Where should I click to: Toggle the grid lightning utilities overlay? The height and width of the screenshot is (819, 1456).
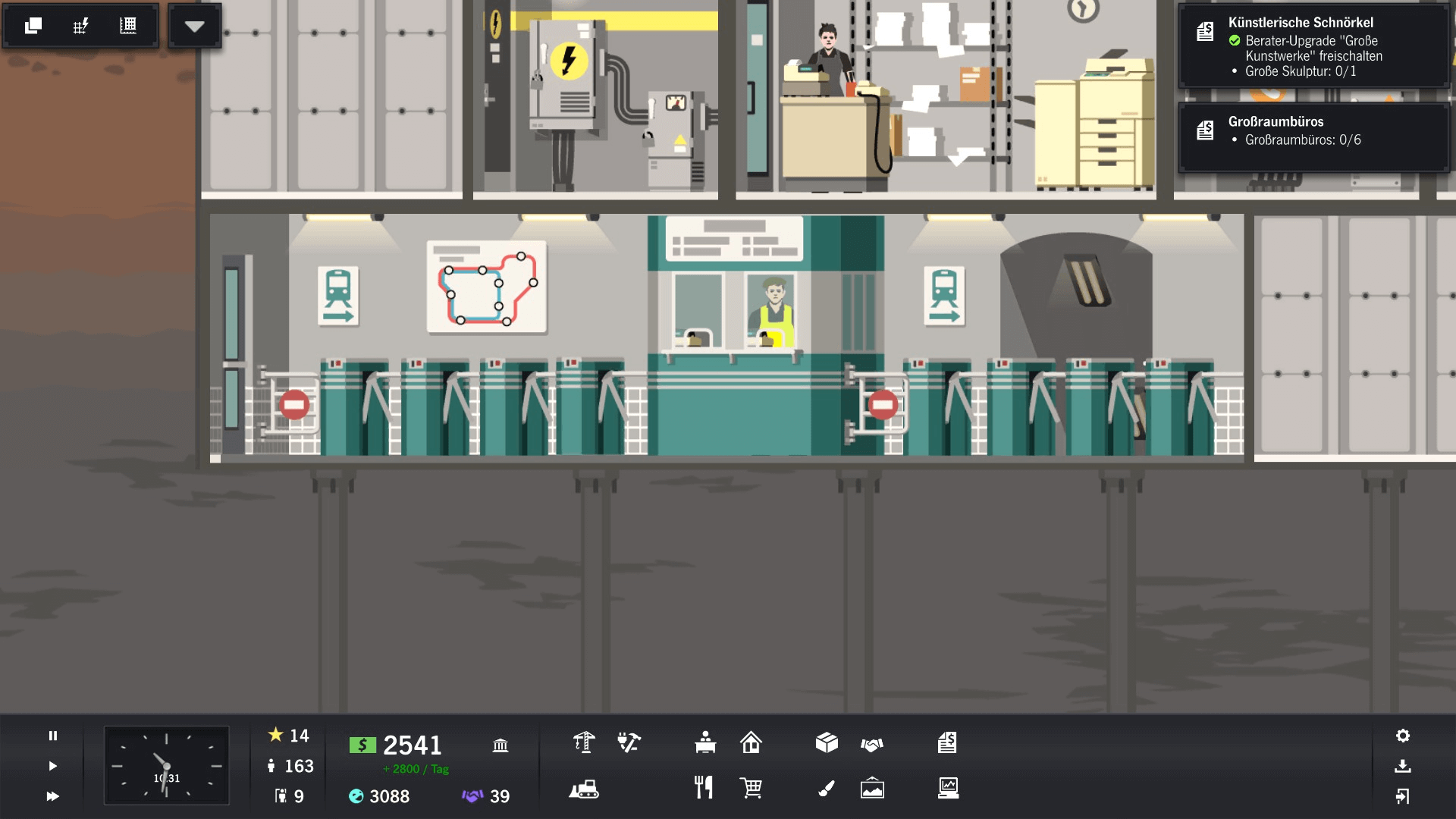[80, 26]
